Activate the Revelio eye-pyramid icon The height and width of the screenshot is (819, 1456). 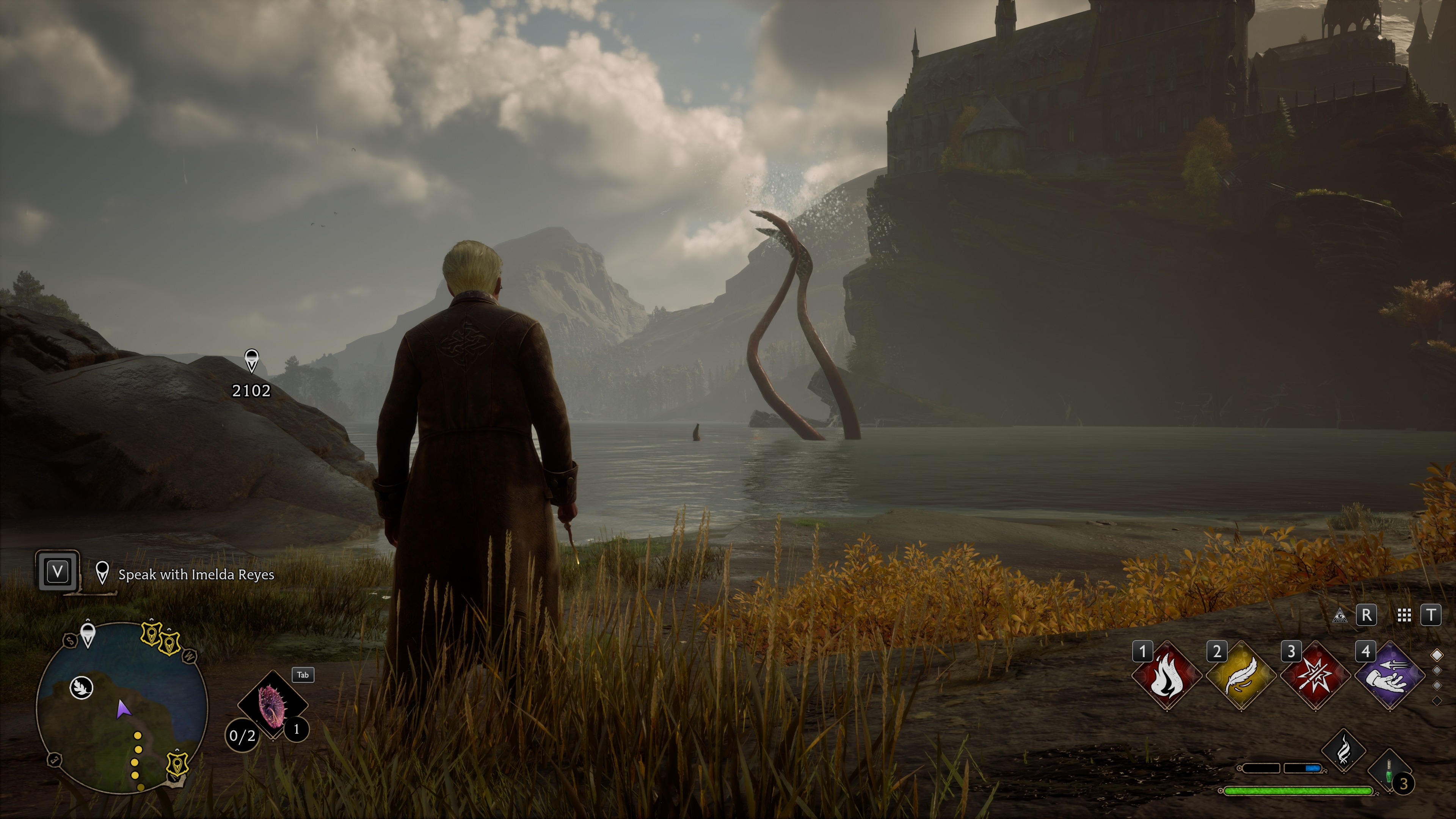point(1339,615)
